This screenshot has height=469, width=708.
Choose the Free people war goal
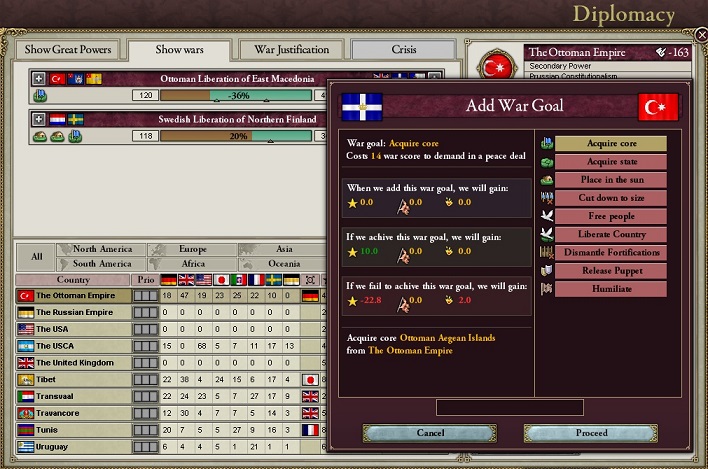point(610,216)
